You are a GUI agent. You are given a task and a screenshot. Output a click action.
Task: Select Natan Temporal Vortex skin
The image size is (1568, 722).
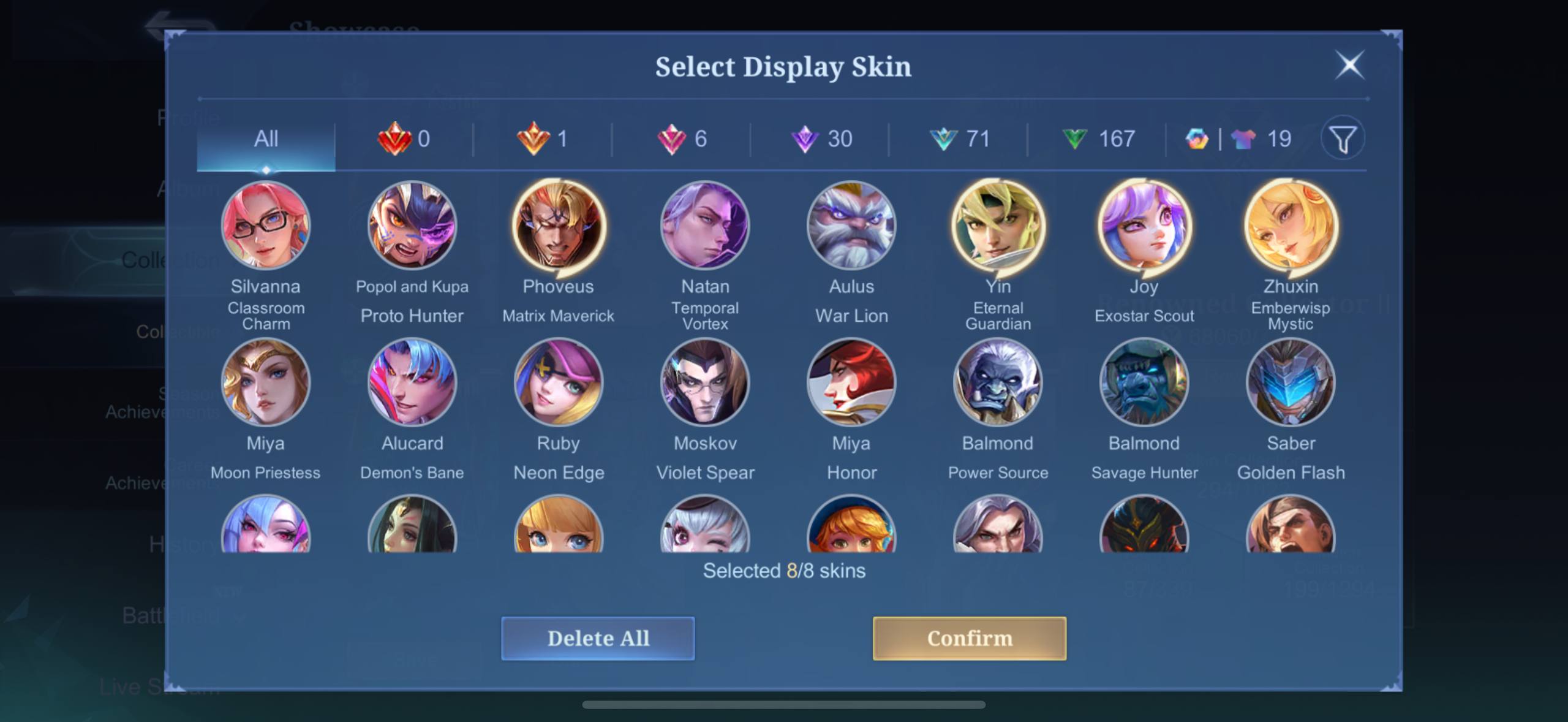tap(705, 226)
